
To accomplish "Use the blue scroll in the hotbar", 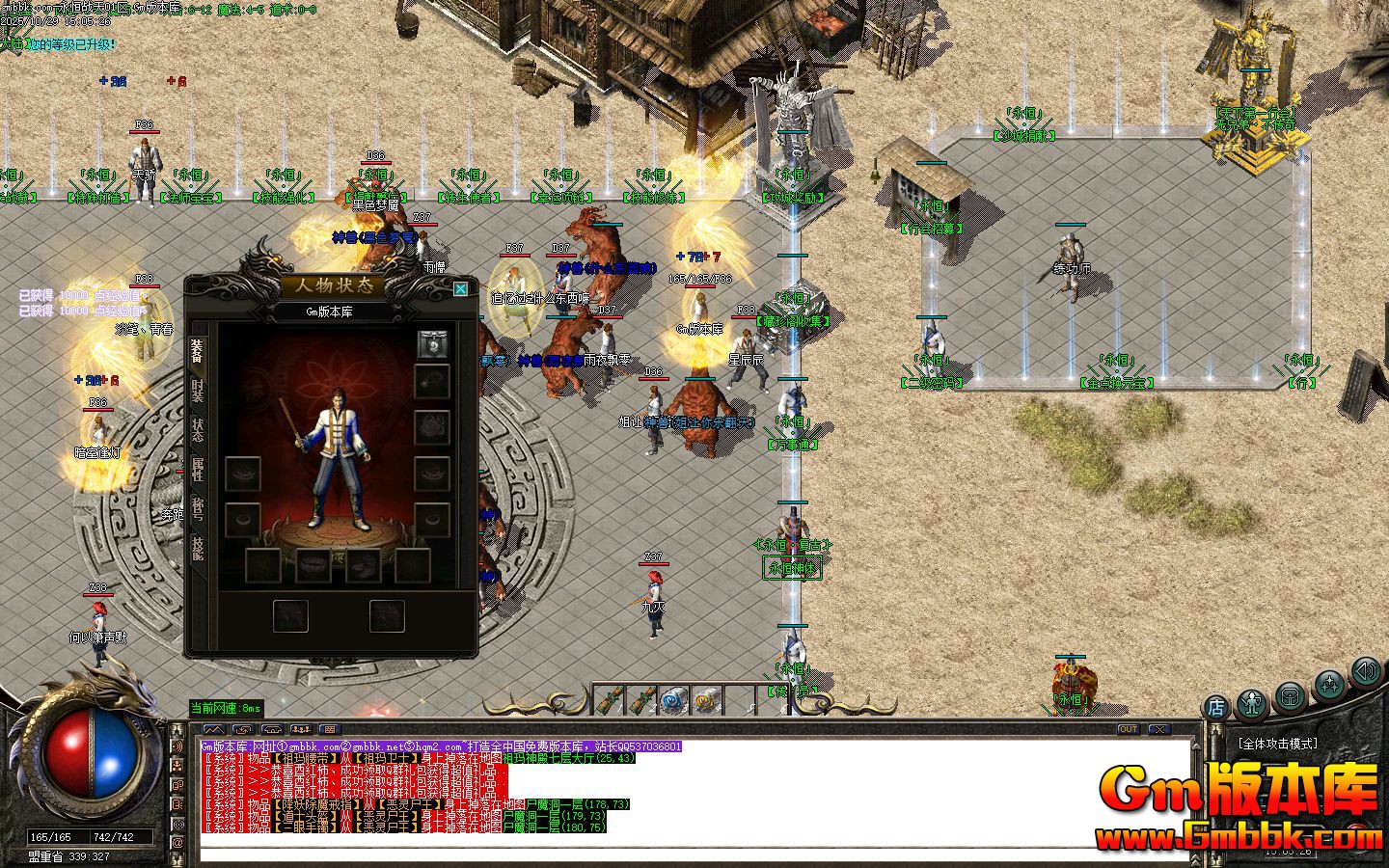I will click(673, 699).
